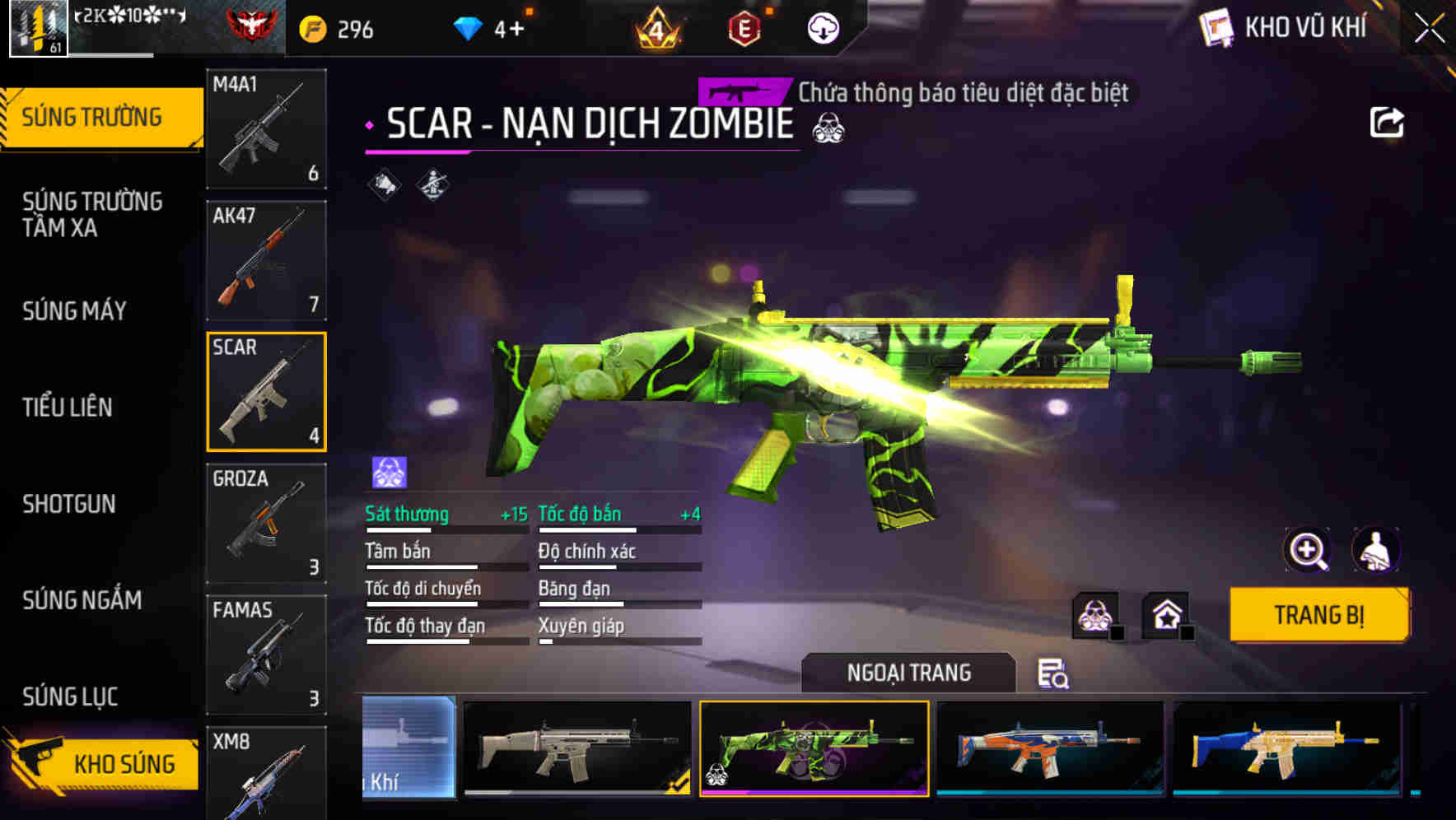Open the Kho Vũ Khí book icon
This screenshot has height=820, width=1456.
[x=1216, y=26]
